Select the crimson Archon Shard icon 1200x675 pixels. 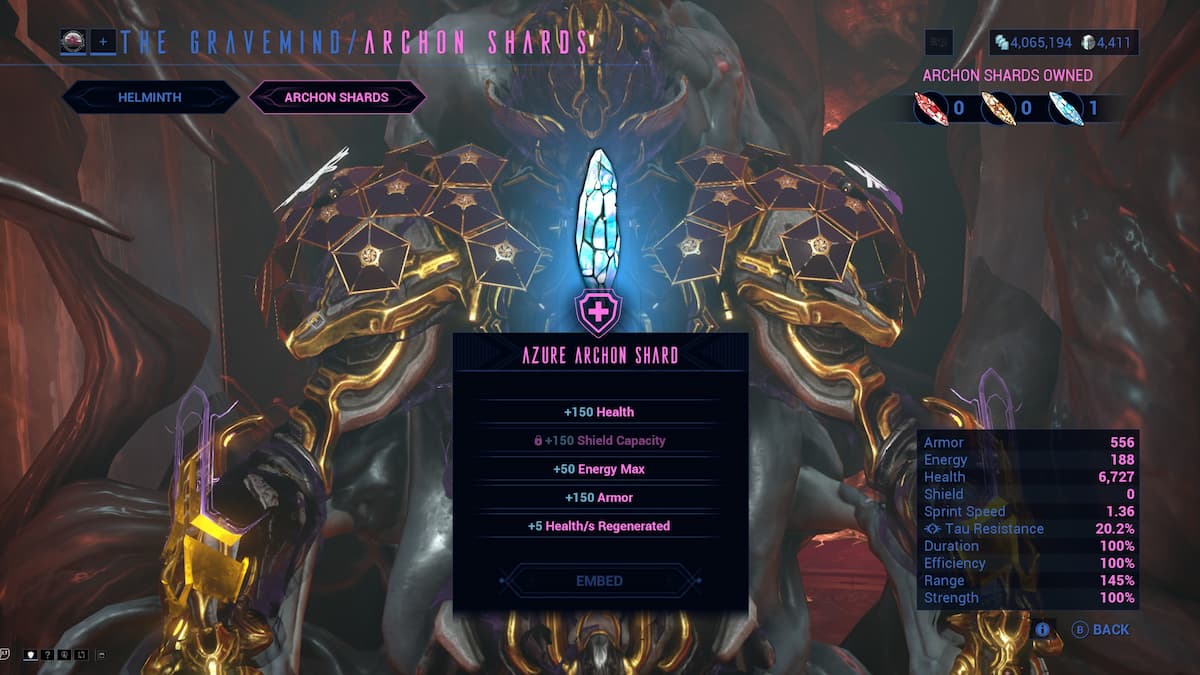[x=930, y=107]
